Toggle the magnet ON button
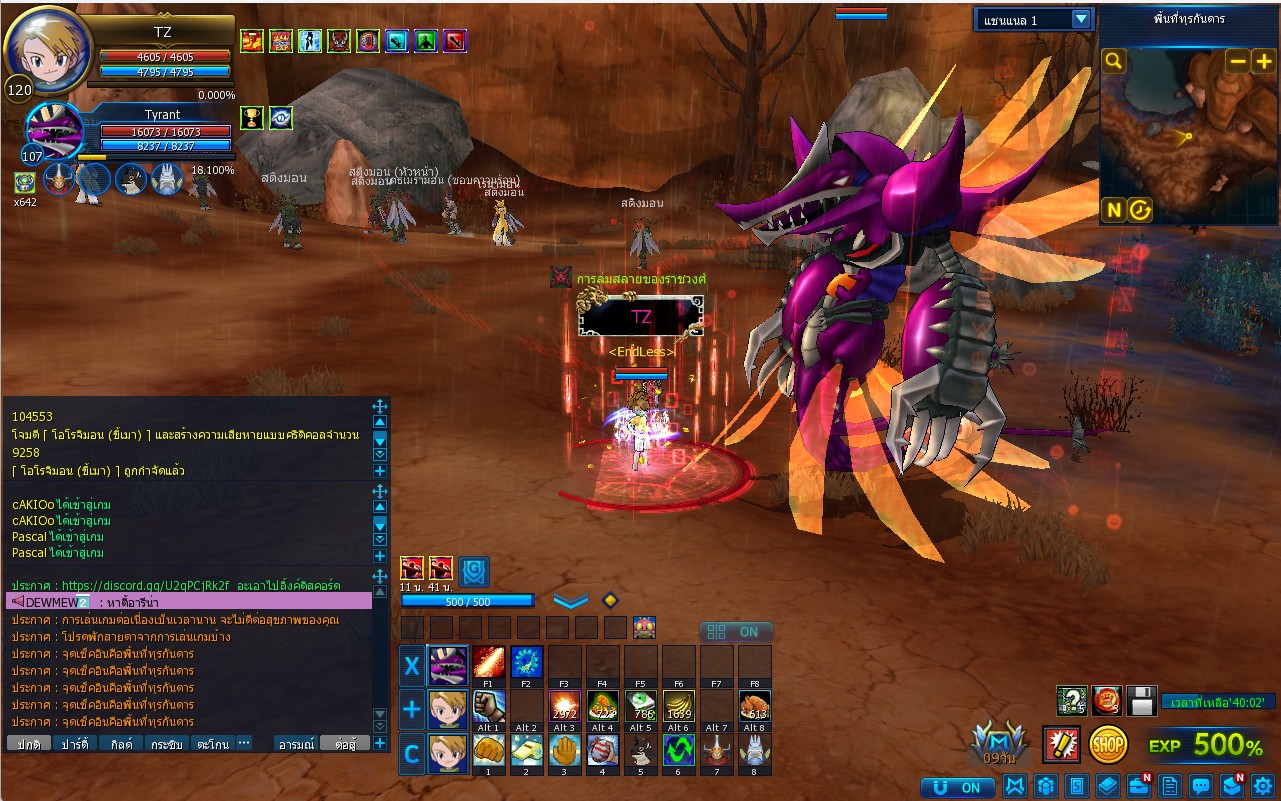 [957, 787]
